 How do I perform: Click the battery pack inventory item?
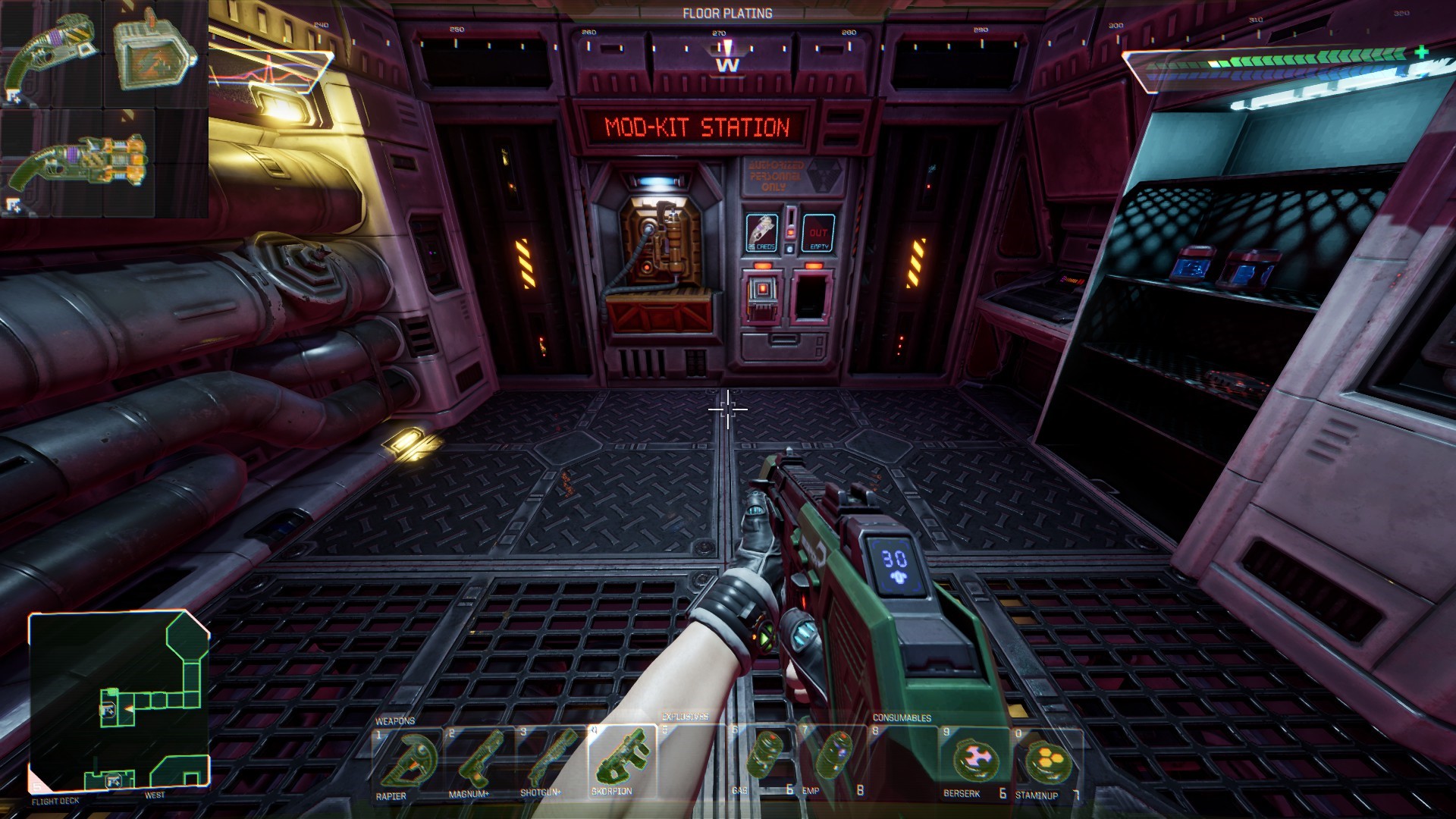point(155,50)
